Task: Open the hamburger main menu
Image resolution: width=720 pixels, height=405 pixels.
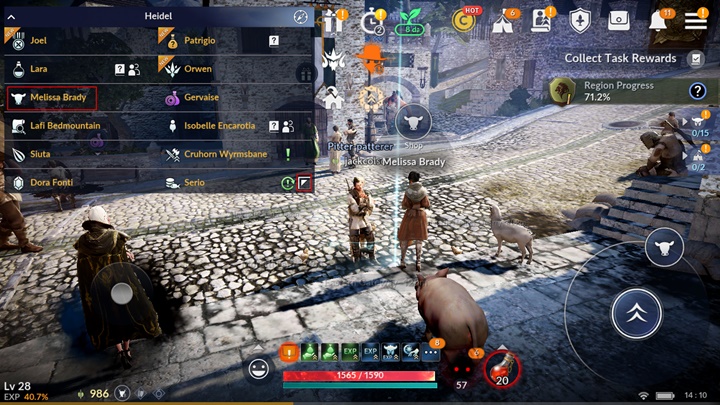Action: [696, 20]
